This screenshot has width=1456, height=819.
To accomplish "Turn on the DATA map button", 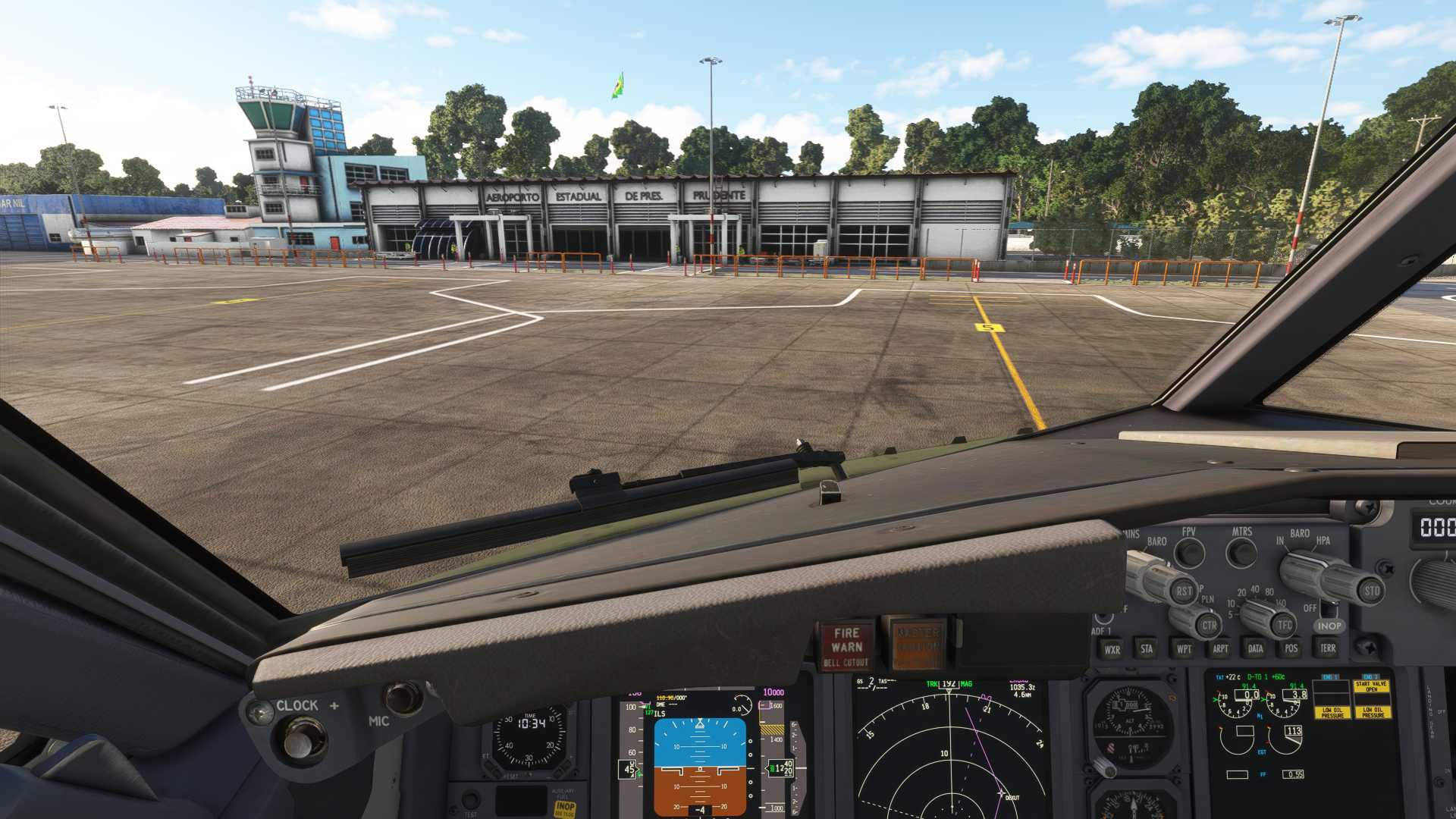I will click(1256, 648).
